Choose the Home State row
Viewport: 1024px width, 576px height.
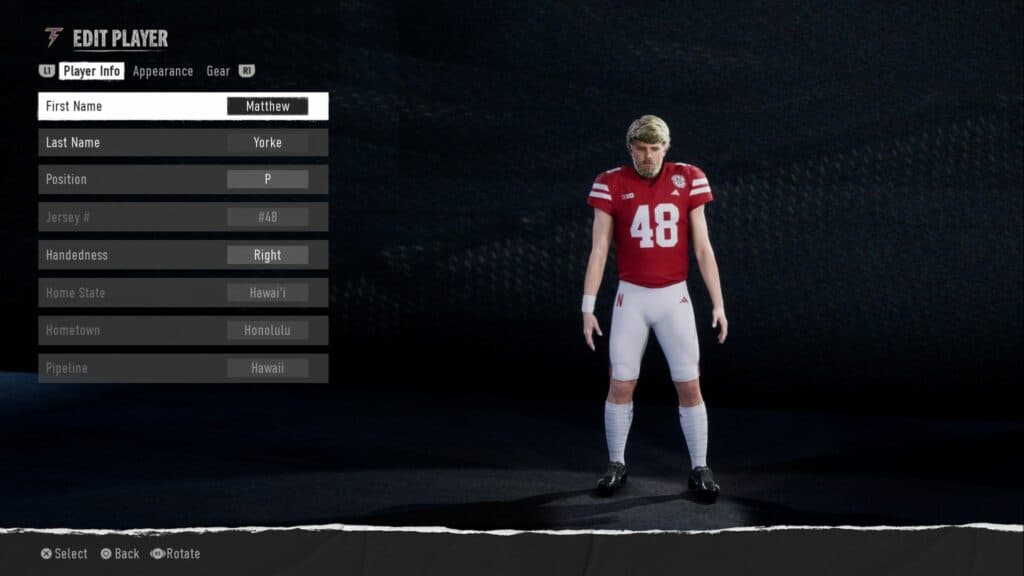tap(183, 293)
